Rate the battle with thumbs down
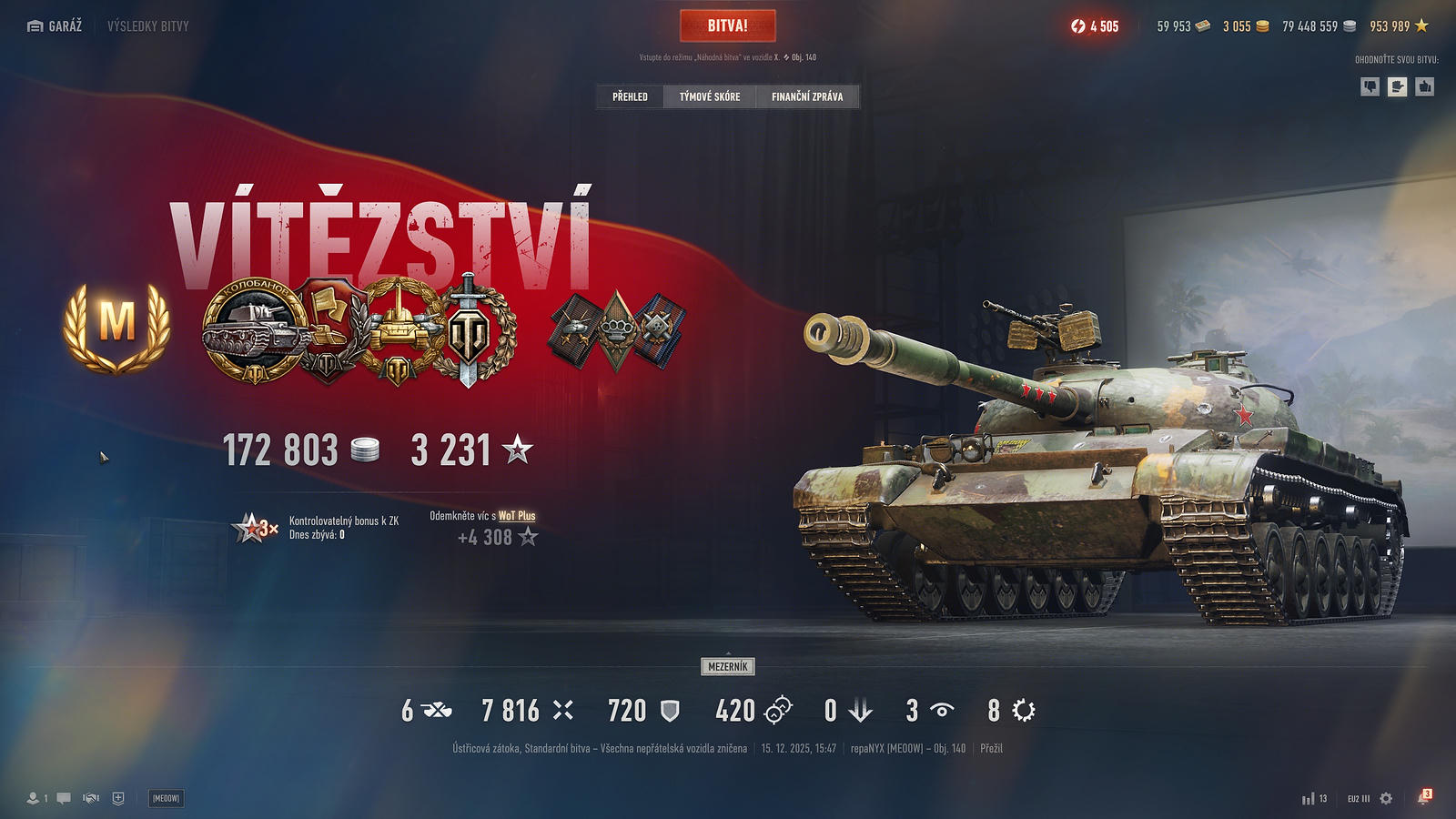Viewport: 1456px width, 819px height. (x=1370, y=86)
